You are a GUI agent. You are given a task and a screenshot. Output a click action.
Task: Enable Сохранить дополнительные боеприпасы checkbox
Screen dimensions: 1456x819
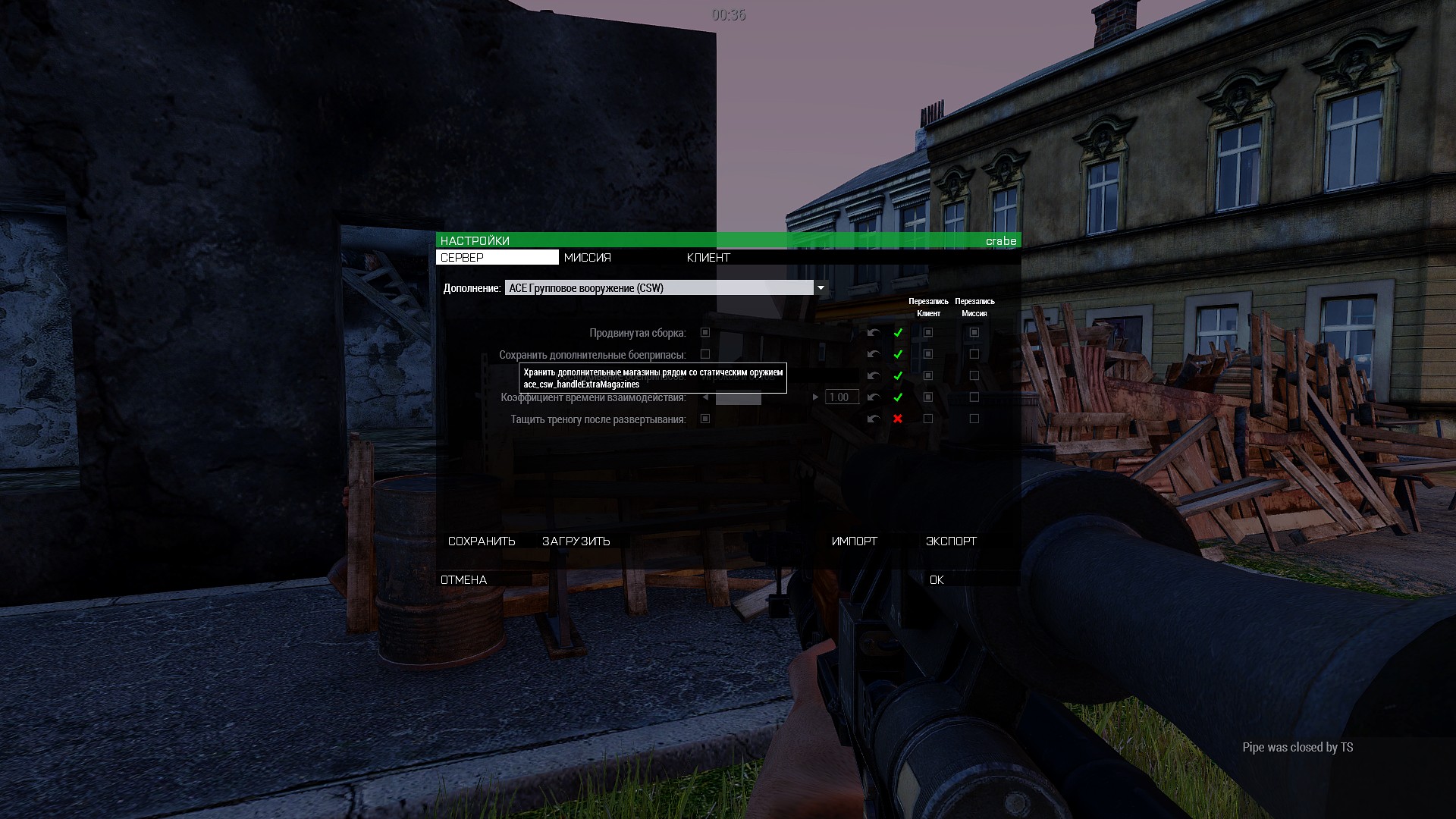tap(705, 354)
